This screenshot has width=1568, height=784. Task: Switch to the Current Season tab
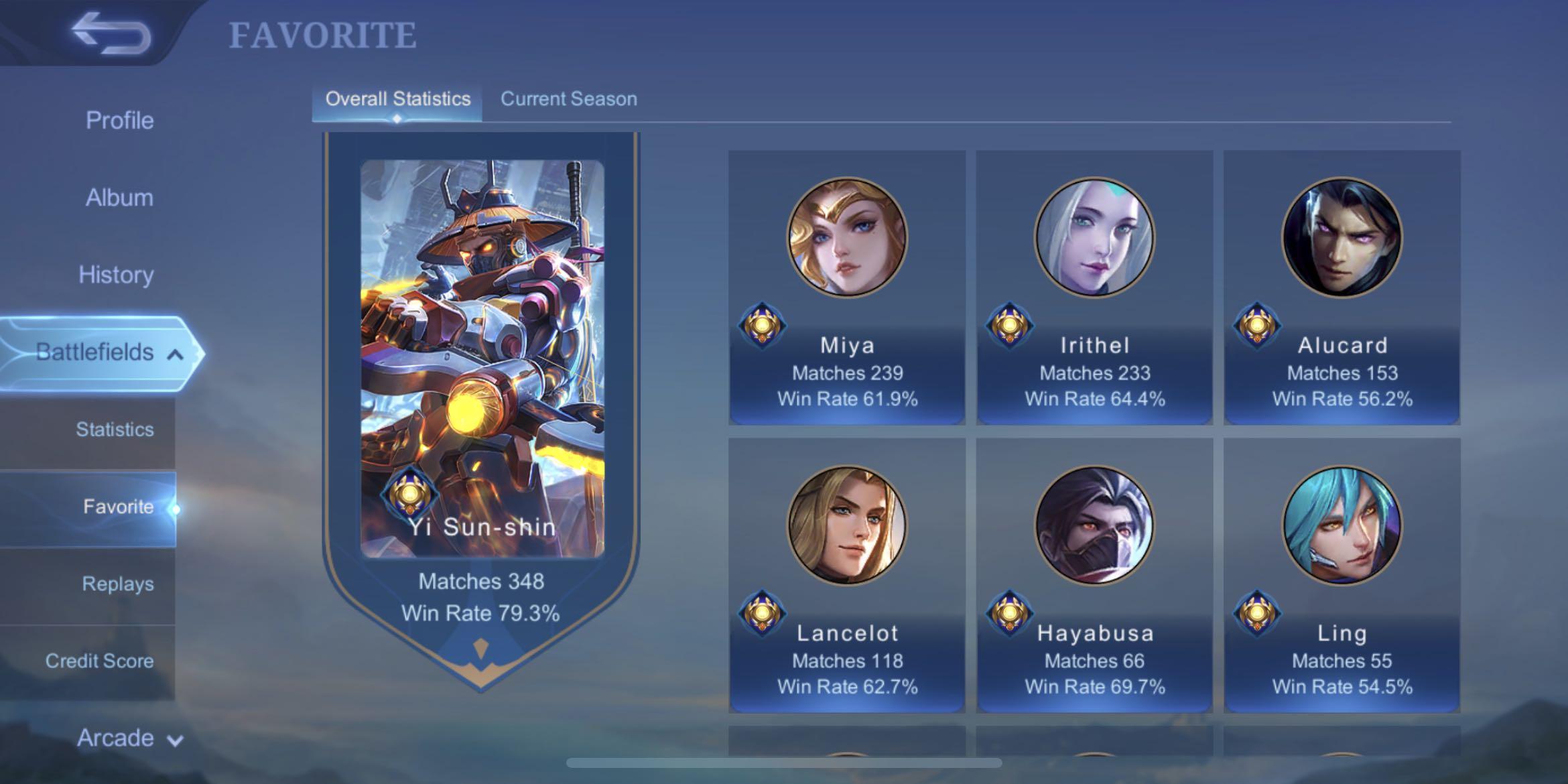[x=568, y=99]
